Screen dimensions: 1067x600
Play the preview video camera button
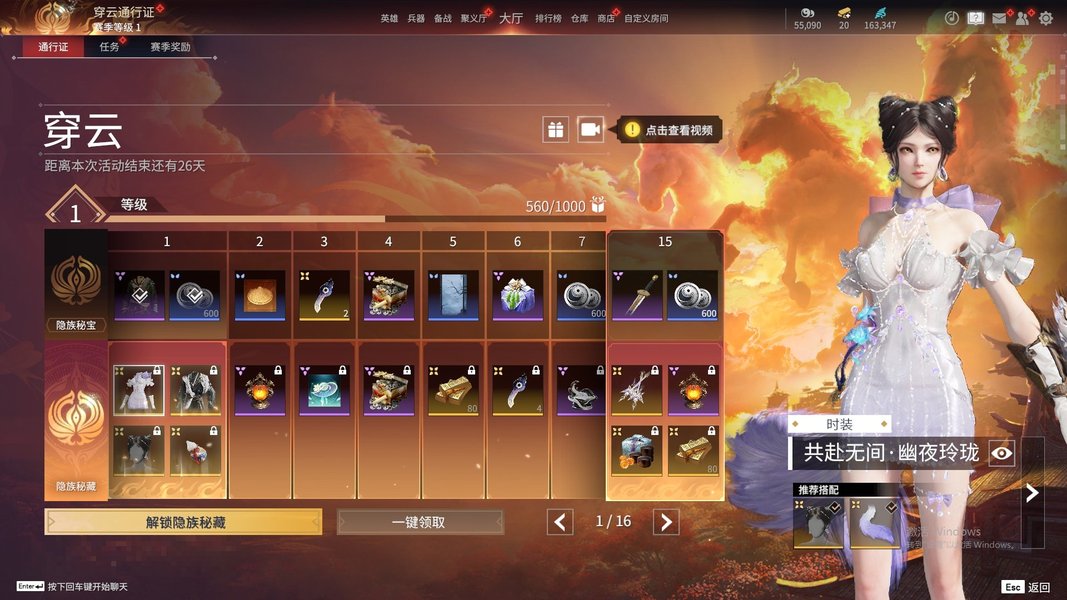590,129
